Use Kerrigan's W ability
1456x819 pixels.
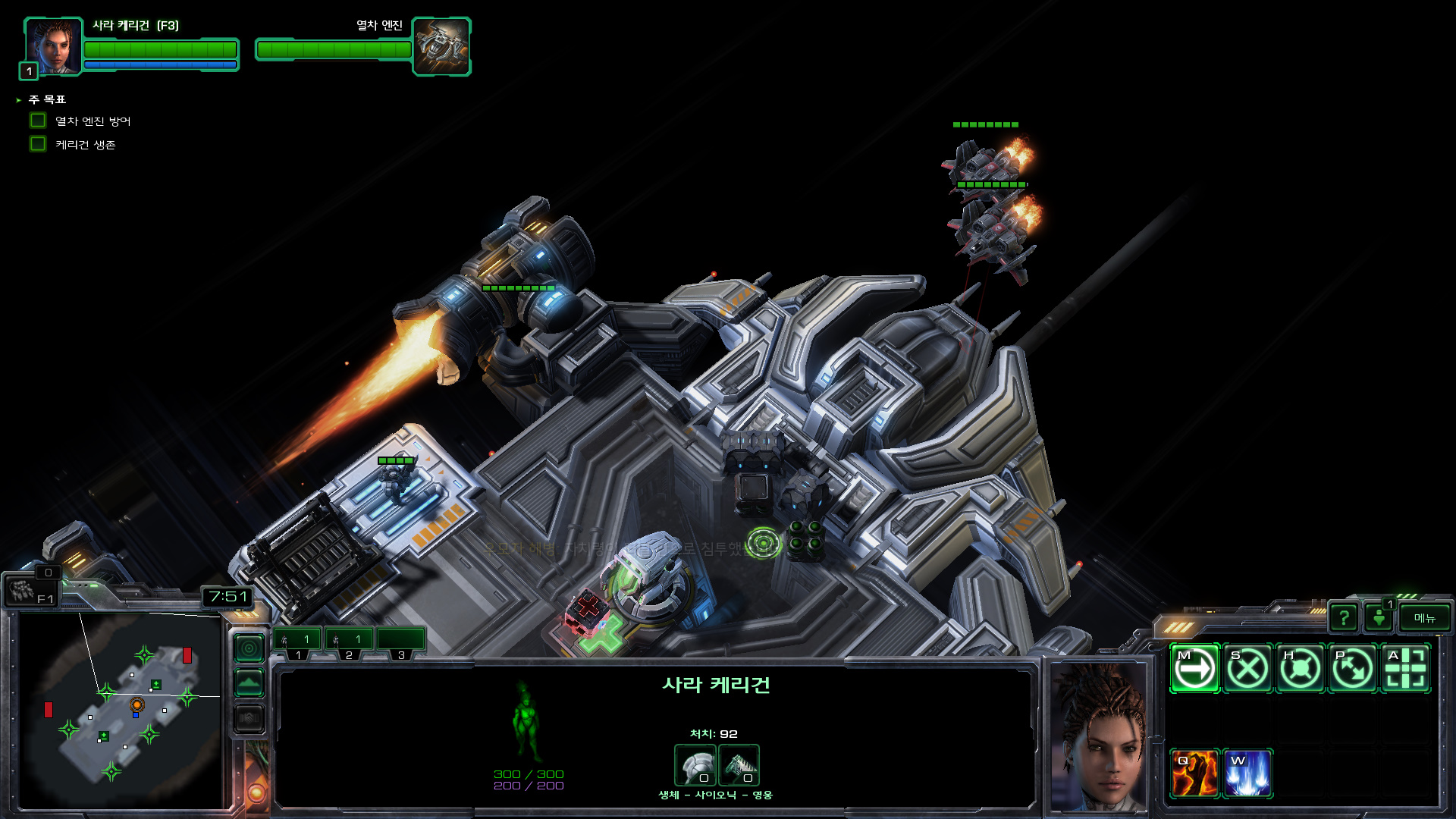pos(1247,773)
